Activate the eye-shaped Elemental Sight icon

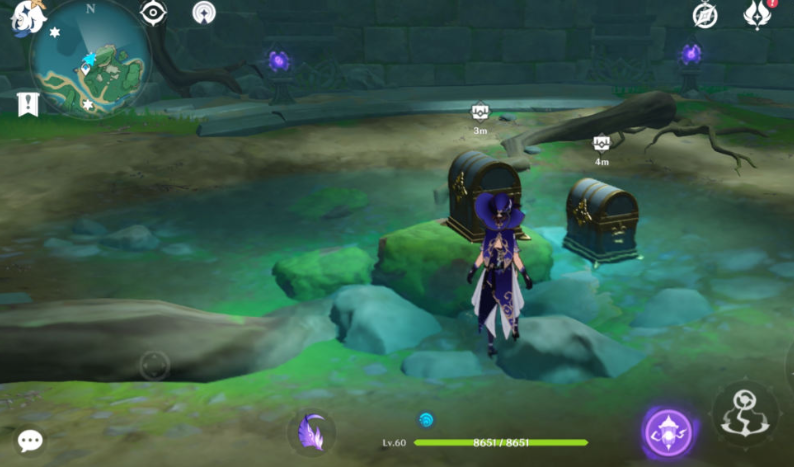pos(153,13)
